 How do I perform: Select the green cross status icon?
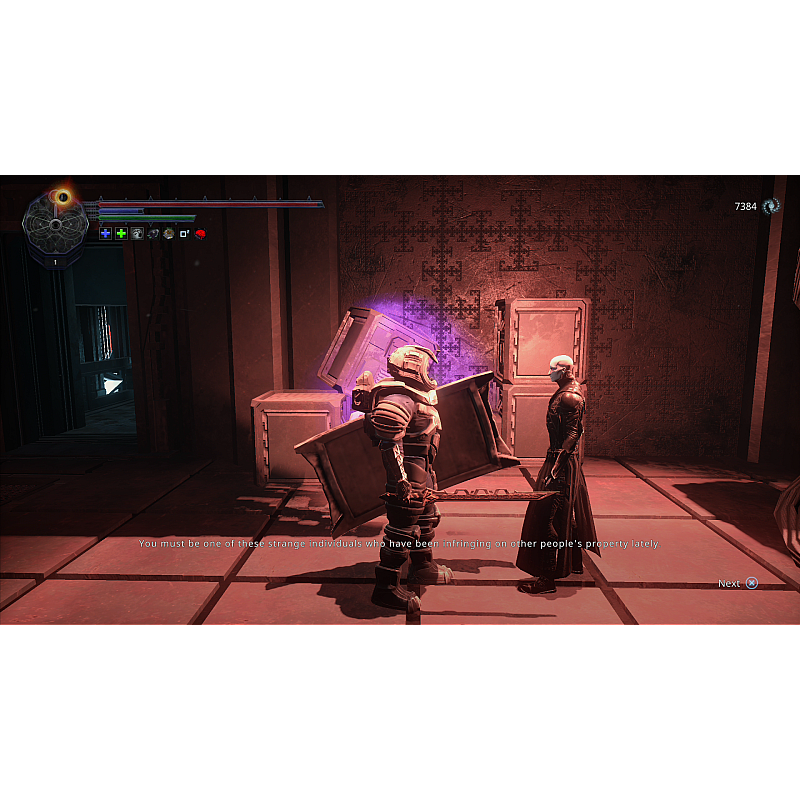[121, 233]
